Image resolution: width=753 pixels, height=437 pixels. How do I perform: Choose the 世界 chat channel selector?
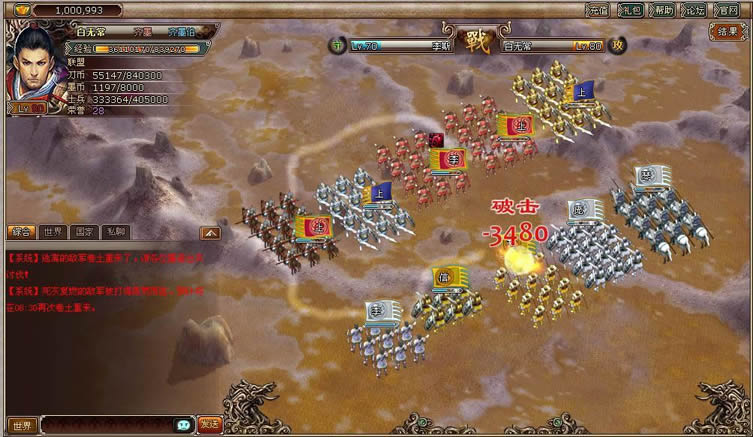click(x=23, y=425)
